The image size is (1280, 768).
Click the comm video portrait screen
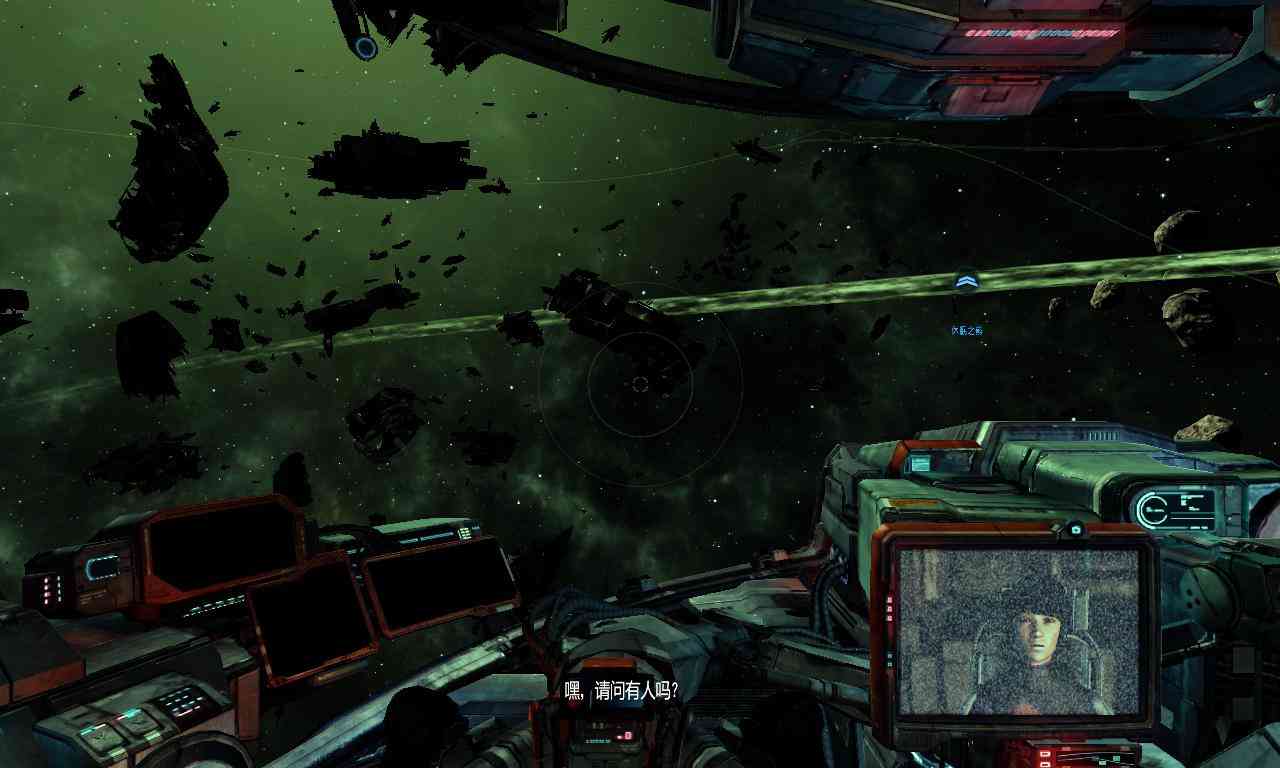click(x=1018, y=630)
